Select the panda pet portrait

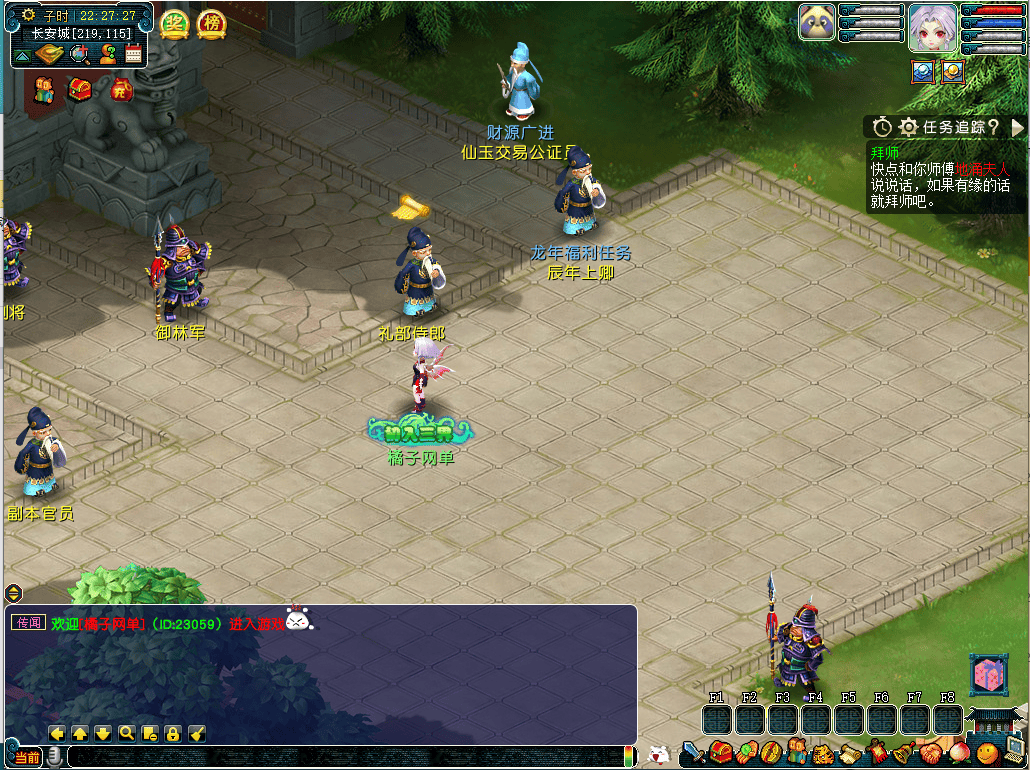(817, 22)
